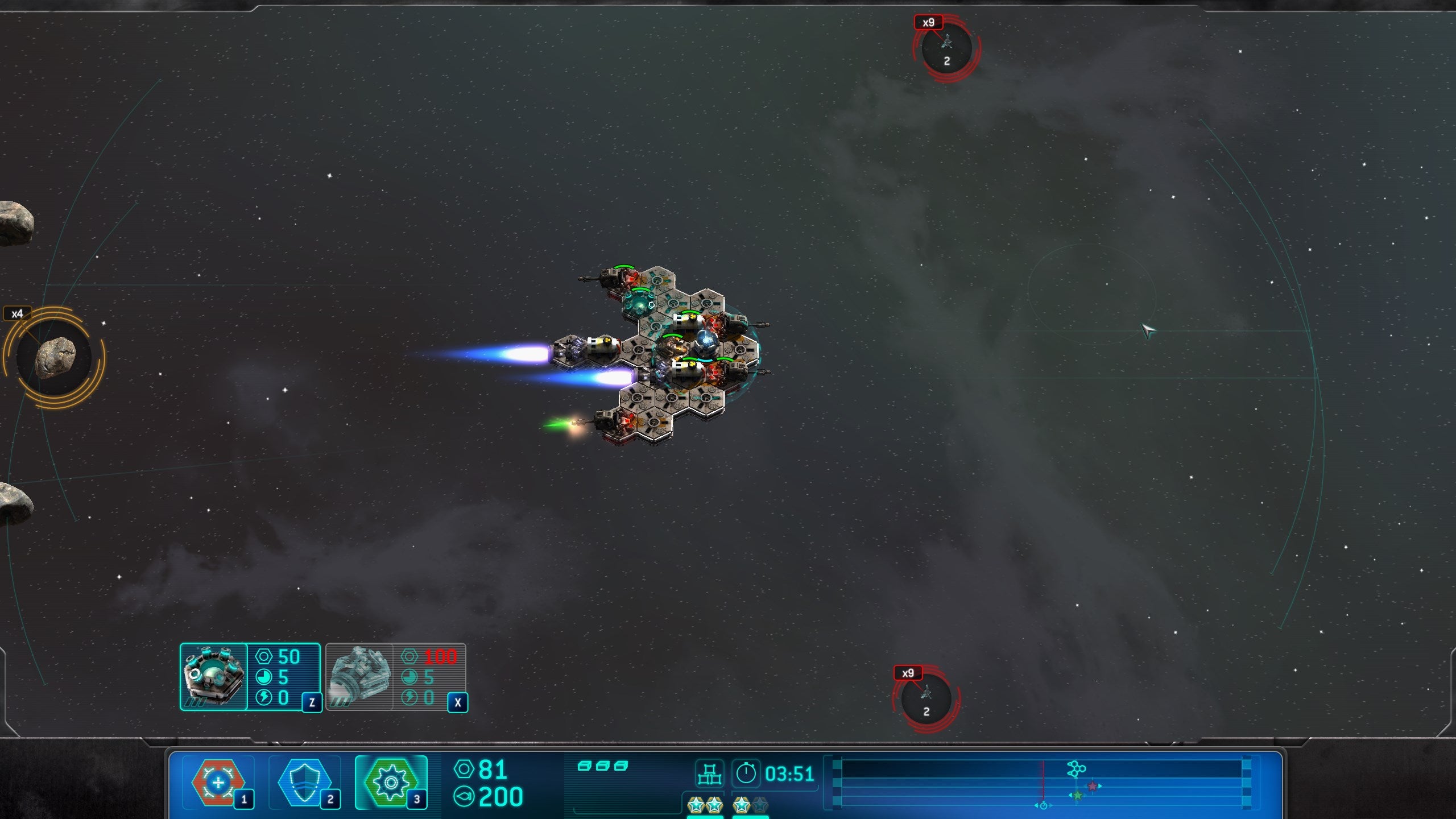Click the lower x9 enemy wave marker
Image resolution: width=1456 pixels, height=819 pixels.
(926, 698)
